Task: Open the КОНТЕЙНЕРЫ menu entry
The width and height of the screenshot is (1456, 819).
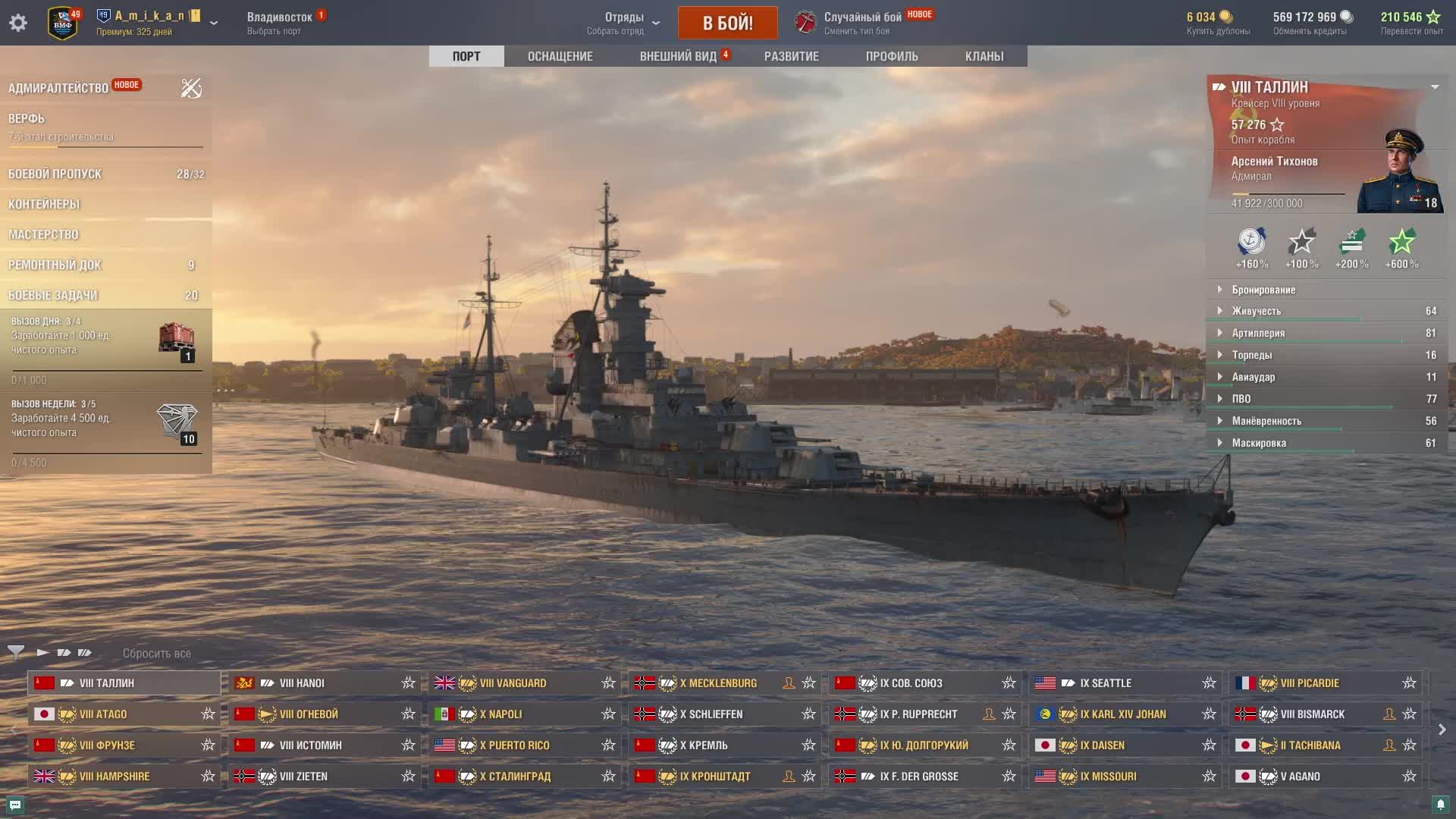Action: (44, 204)
